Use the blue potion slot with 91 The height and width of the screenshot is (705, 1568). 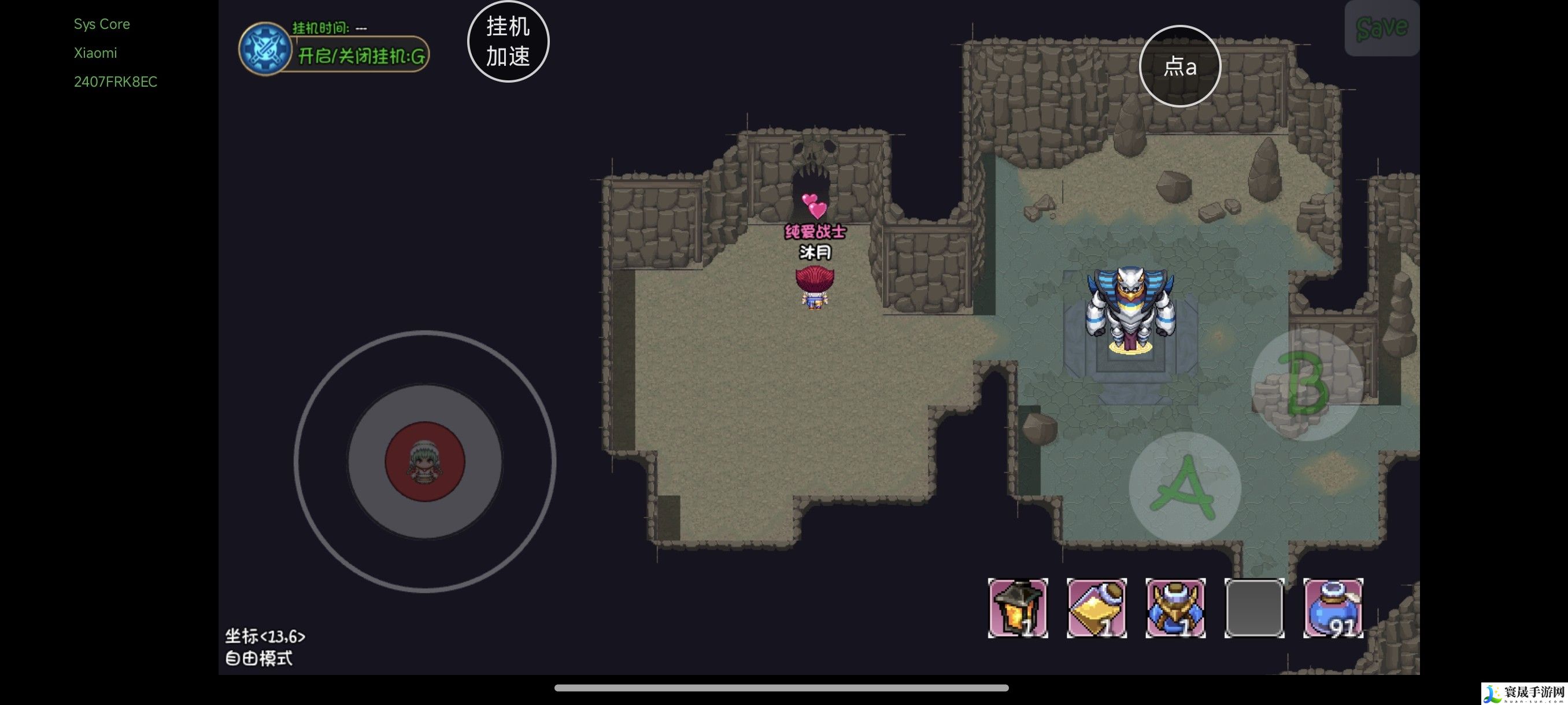[x=1333, y=608]
